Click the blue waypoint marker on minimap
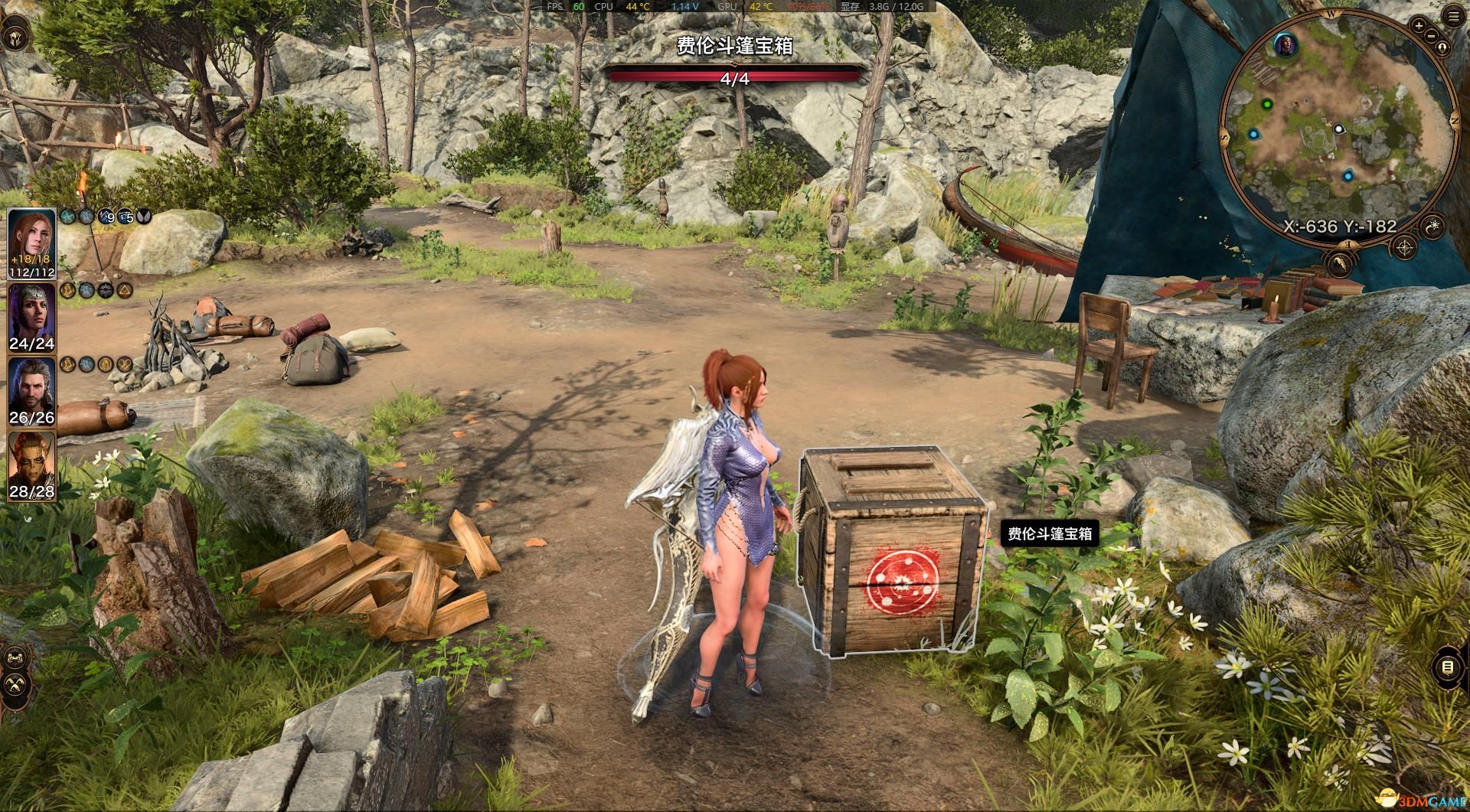The image size is (1470, 812). tap(1253, 135)
